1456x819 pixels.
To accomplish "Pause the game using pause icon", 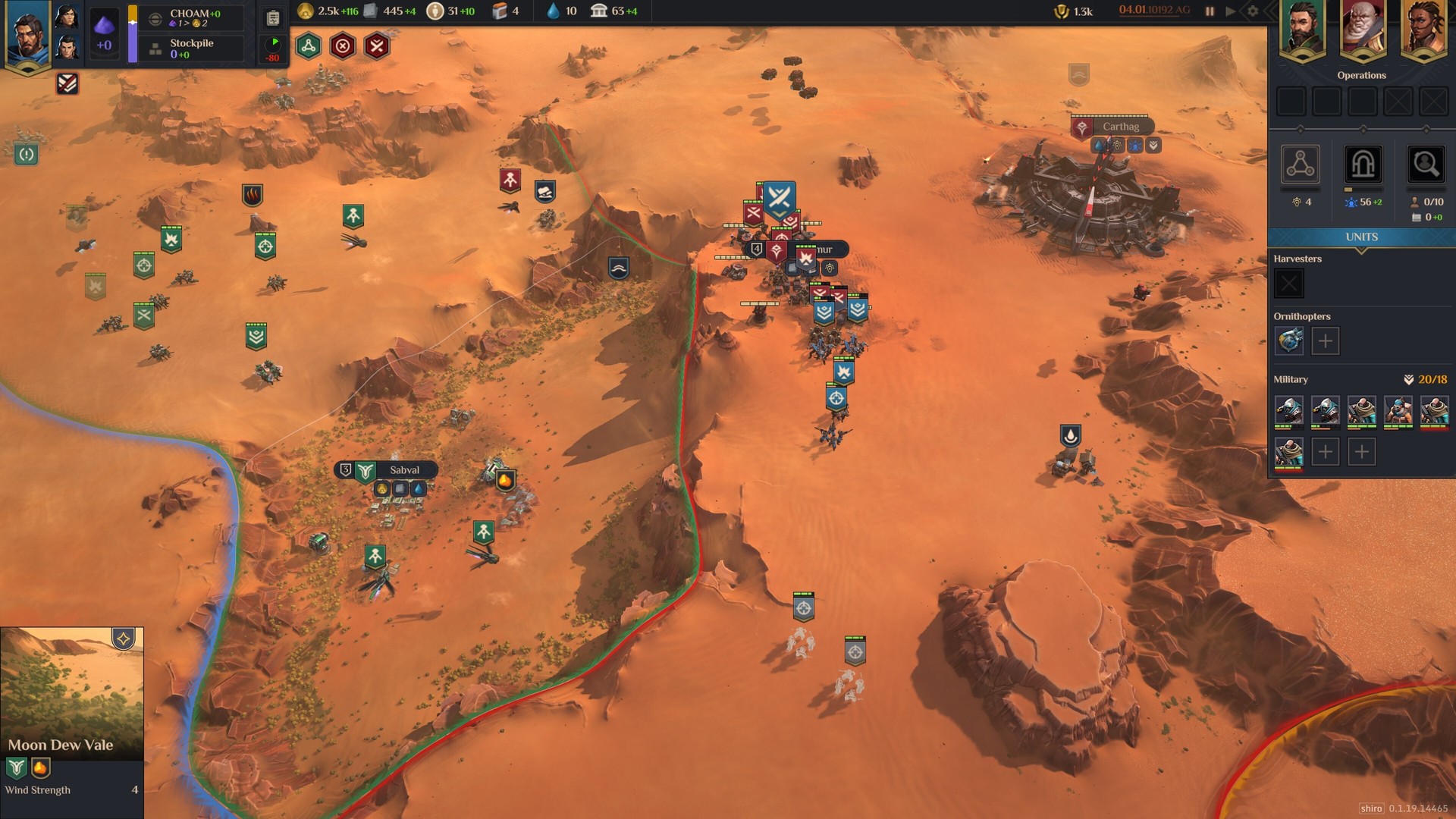I will pos(1208,11).
